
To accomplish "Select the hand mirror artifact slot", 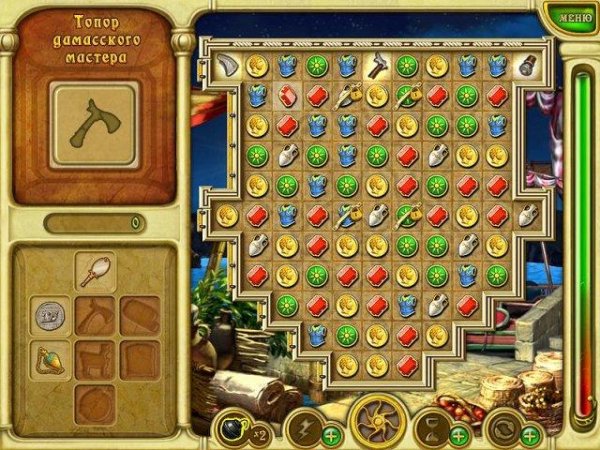I will coord(96,270).
